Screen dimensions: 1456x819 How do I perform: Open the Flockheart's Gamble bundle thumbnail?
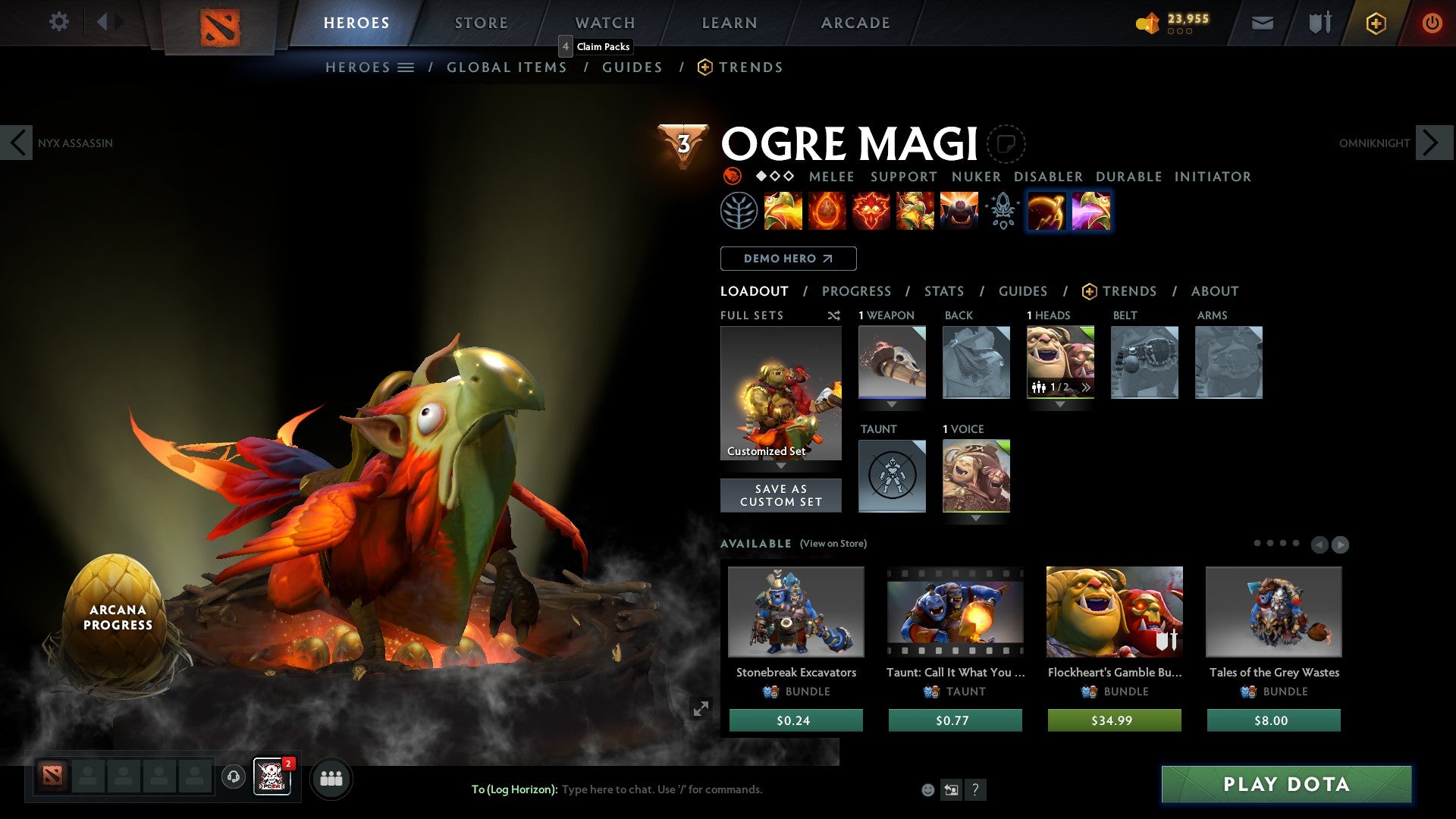tap(1114, 612)
